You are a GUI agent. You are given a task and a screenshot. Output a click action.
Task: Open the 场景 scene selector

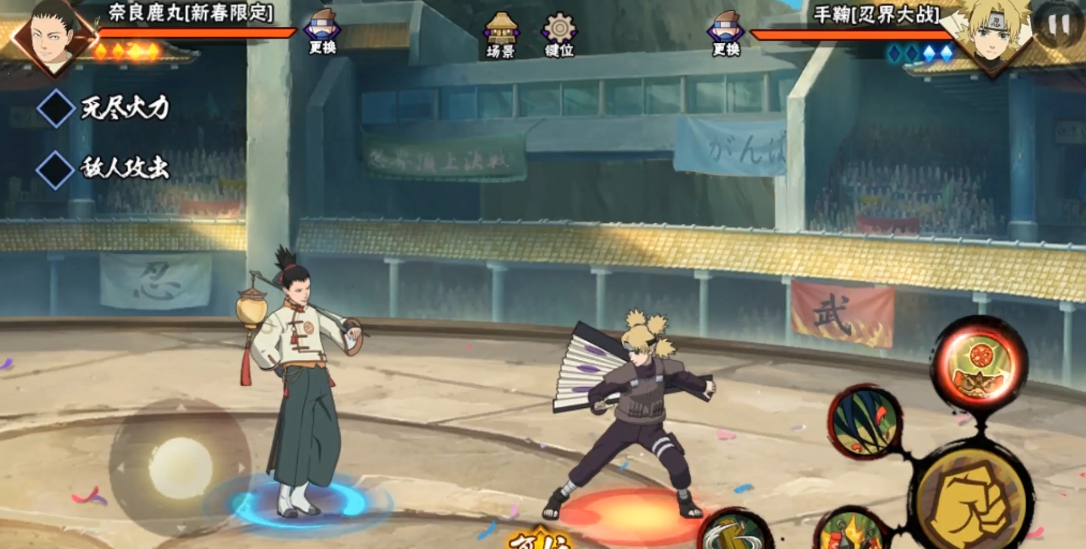(x=501, y=33)
